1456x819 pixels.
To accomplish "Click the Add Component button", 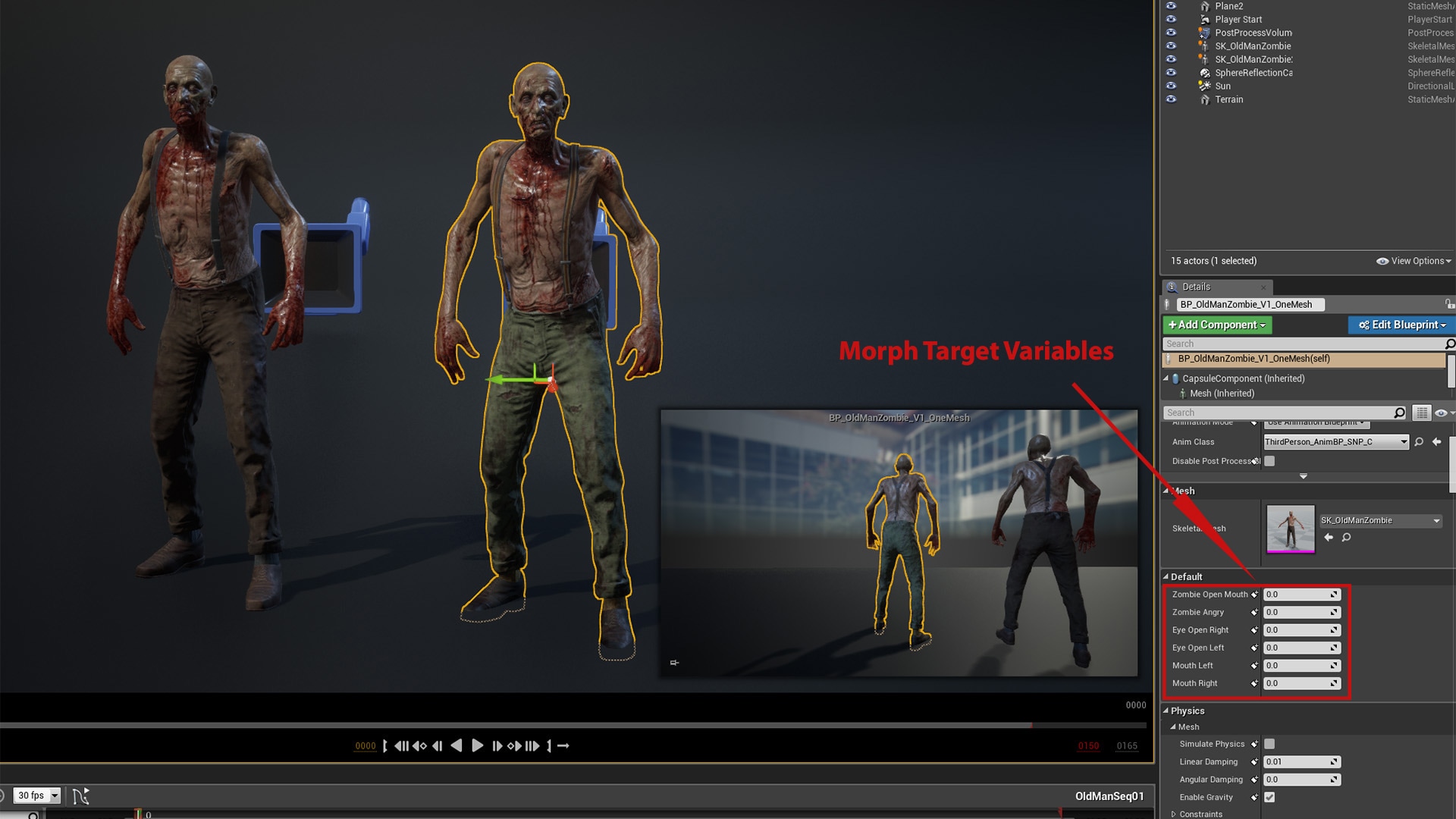I will point(1216,325).
